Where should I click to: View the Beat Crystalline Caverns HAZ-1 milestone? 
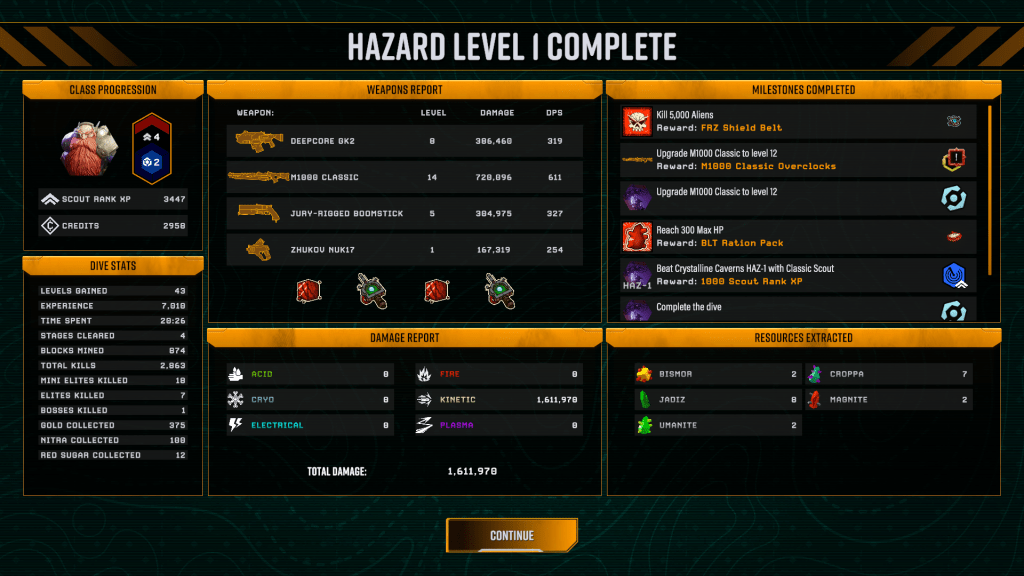(x=797, y=275)
